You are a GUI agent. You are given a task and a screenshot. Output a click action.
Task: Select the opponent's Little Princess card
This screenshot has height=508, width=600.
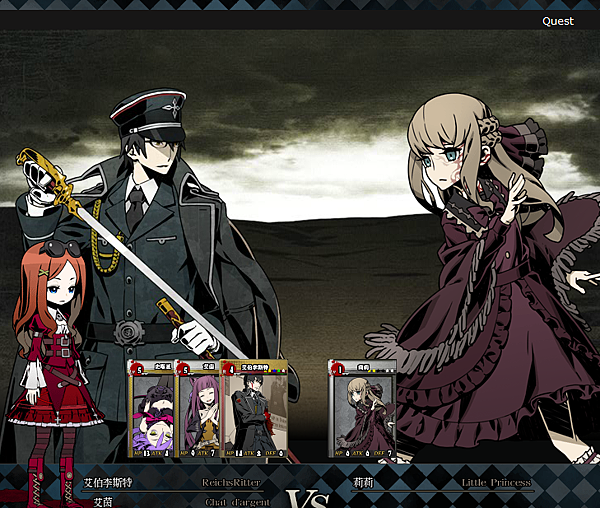(x=362, y=412)
